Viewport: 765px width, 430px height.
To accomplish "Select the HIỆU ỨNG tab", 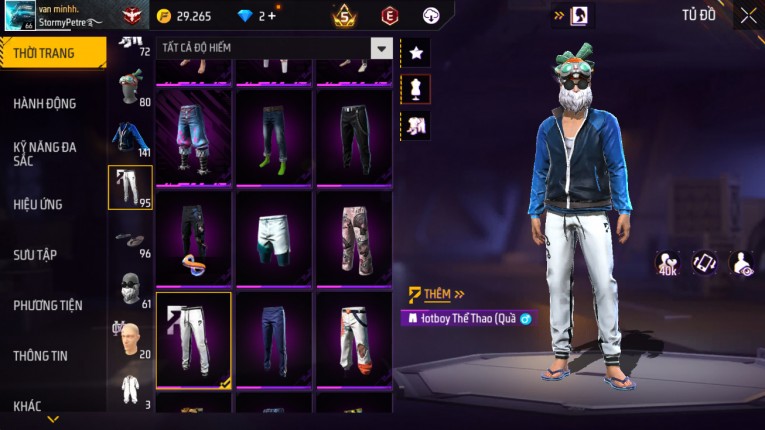I will [x=38, y=204].
